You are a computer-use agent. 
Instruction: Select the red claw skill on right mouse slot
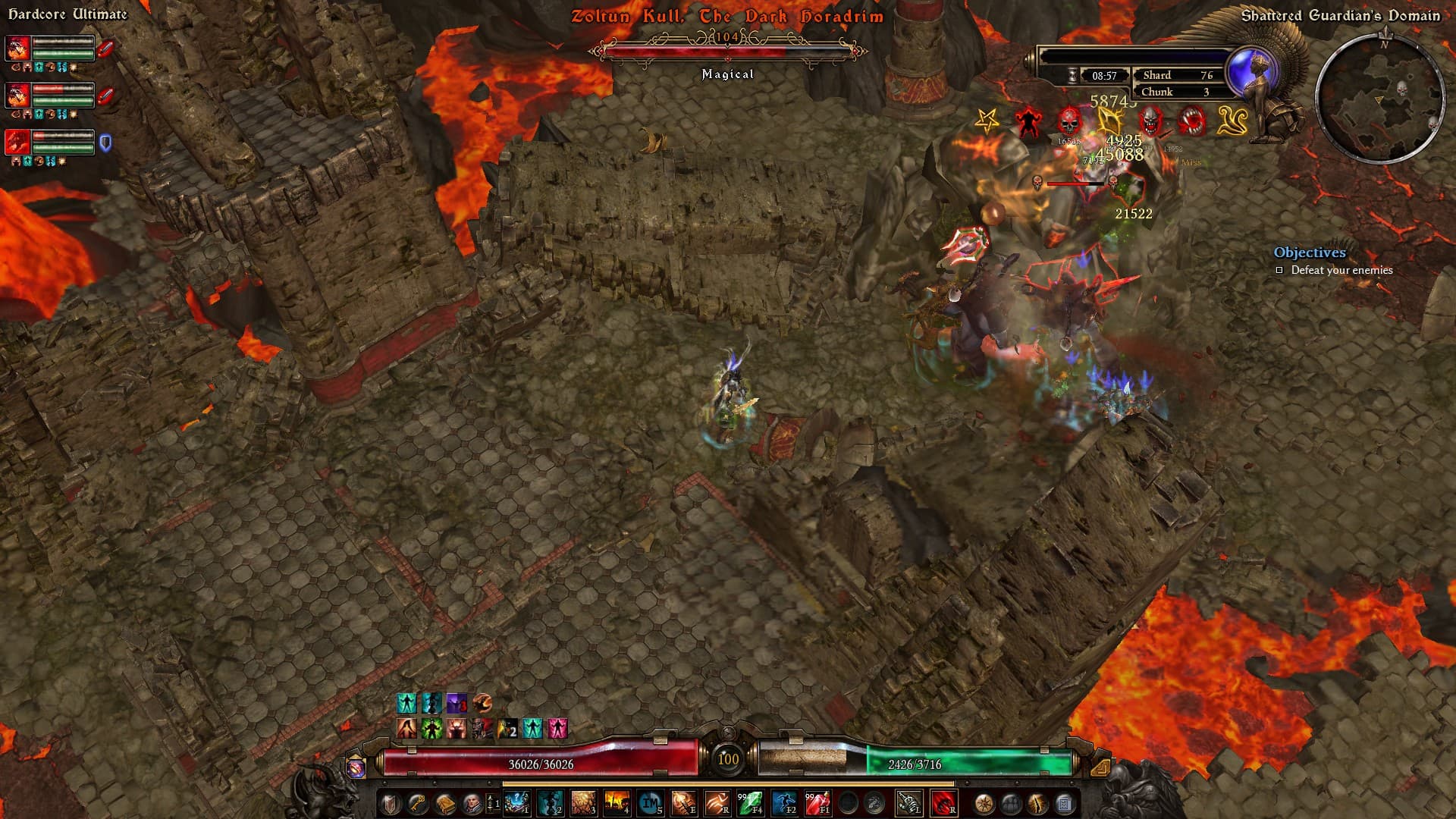(943, 802)
